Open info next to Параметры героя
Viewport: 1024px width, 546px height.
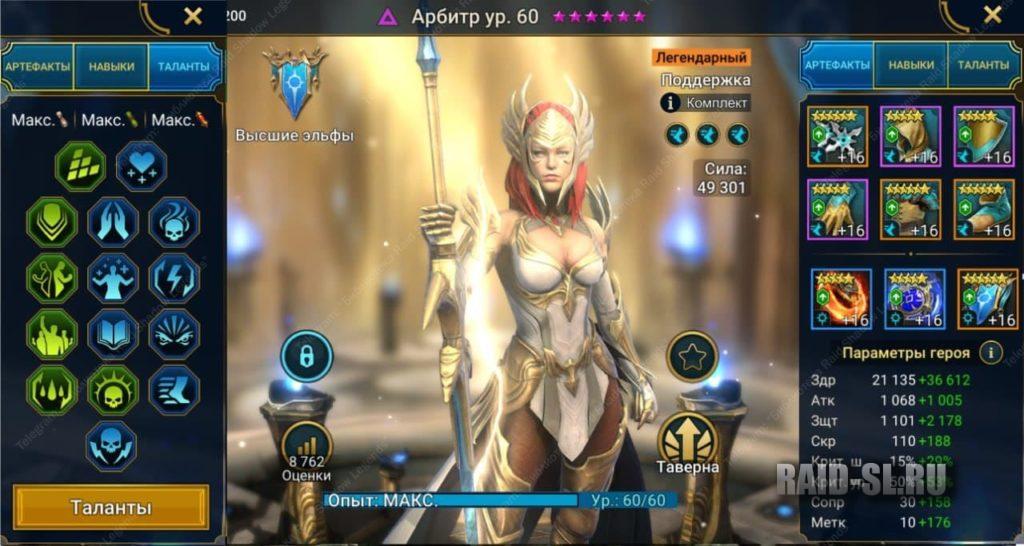[990, 353]
